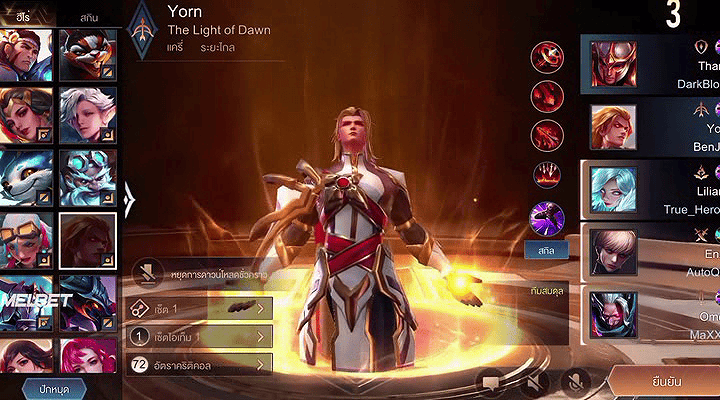Click the blue สกิล skill button
This screenshot has height=400, width=720.
coord(547,249)
